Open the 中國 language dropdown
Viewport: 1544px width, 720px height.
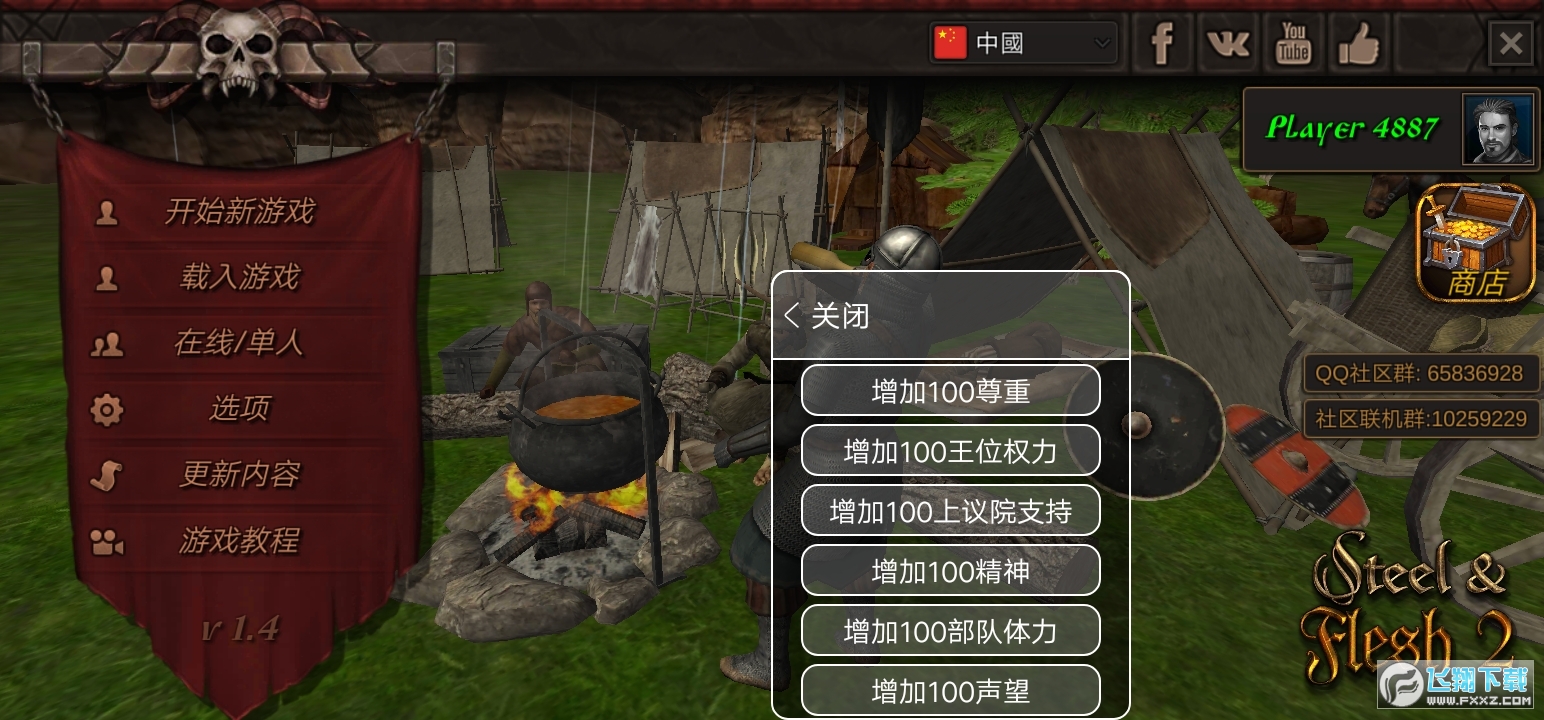(x=1022, y=42)
